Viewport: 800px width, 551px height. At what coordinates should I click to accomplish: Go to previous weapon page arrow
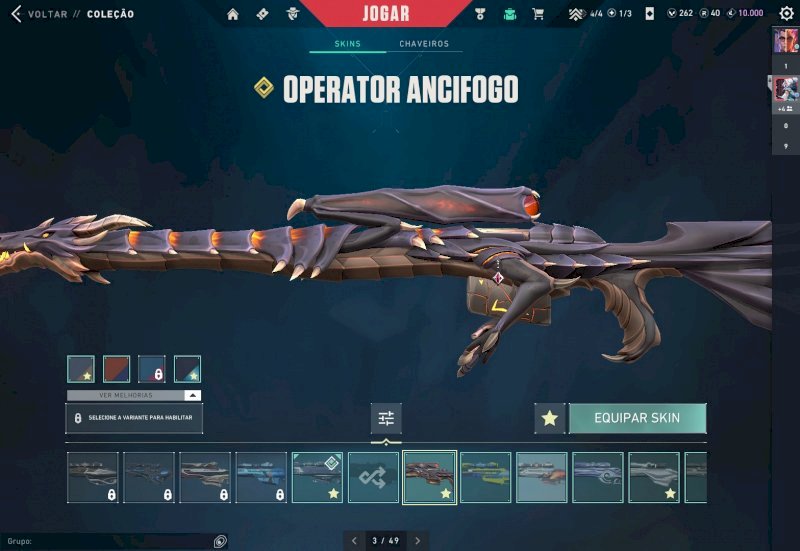coord(354,541)
